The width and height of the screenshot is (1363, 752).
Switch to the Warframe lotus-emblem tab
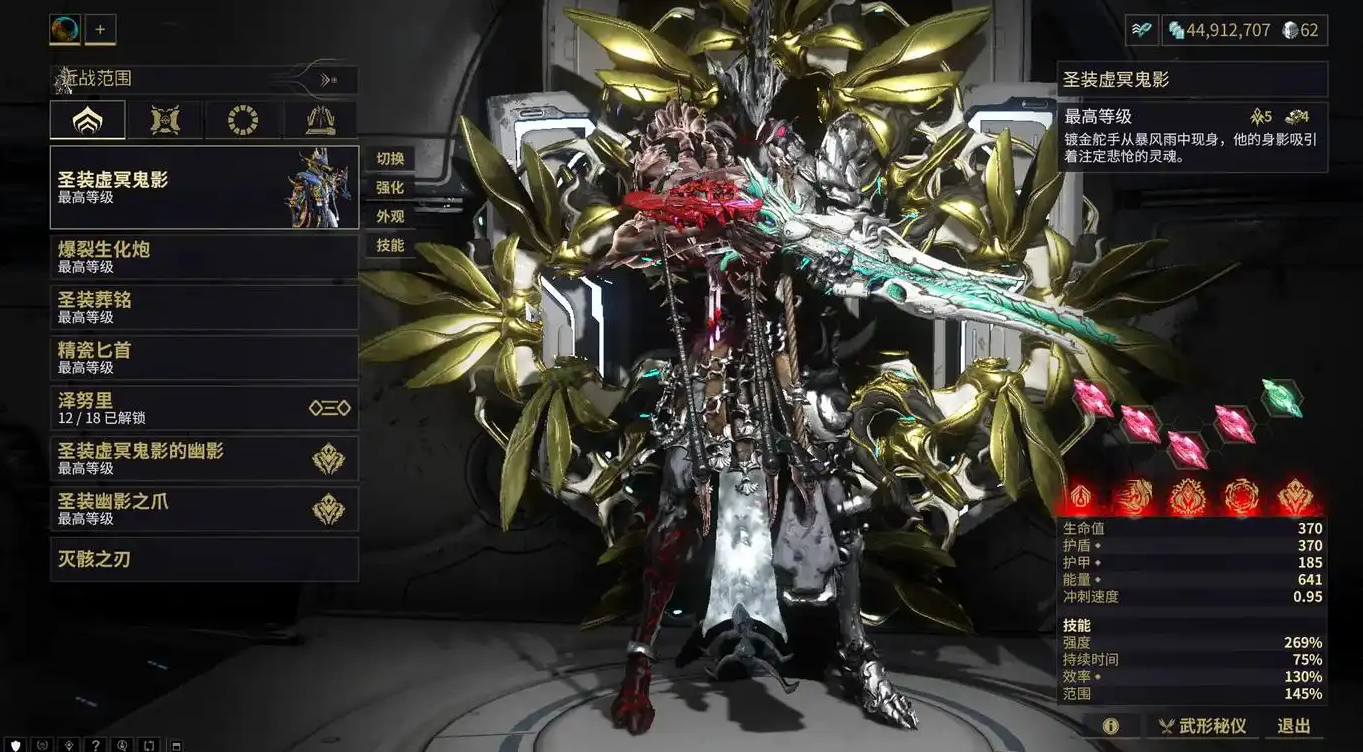point(88,120)
